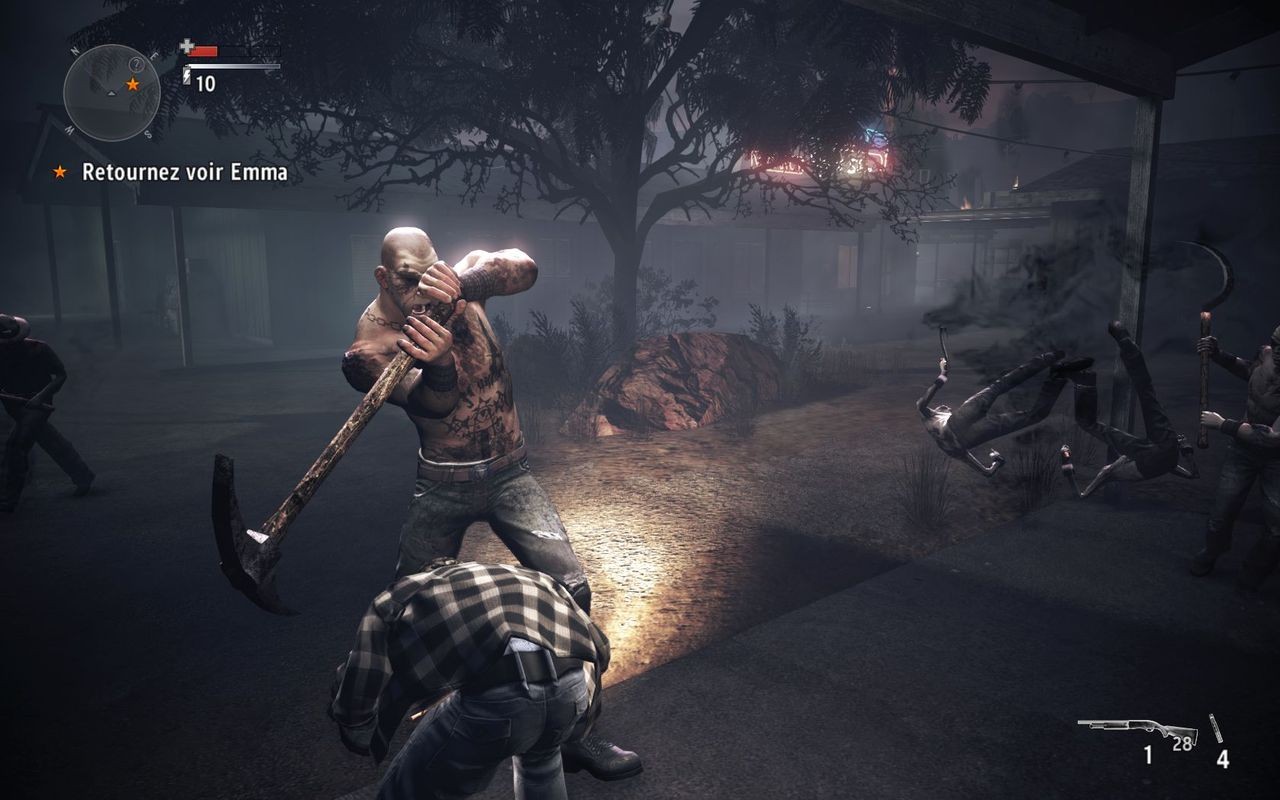Click the flashlight battery icon
Image resolution: width=1280 pixels, height=800 pixels.
187,76
